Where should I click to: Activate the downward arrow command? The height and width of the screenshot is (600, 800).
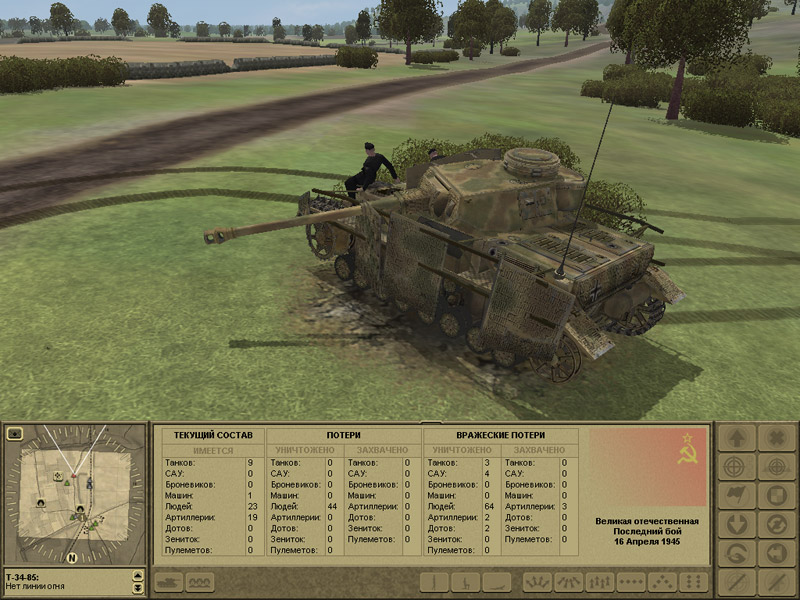point(737,525)
